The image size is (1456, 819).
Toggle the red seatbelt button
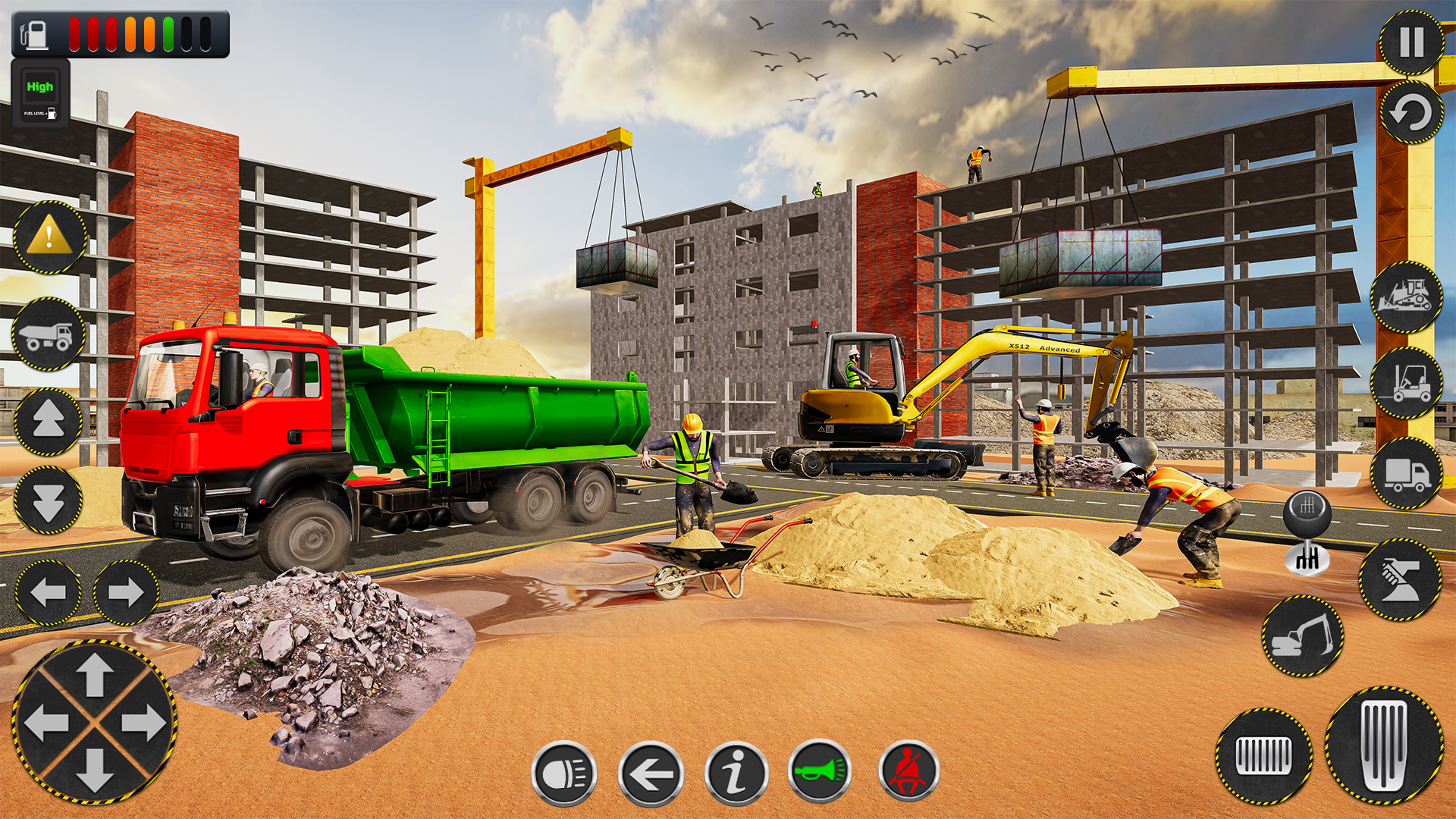(908, 772)
